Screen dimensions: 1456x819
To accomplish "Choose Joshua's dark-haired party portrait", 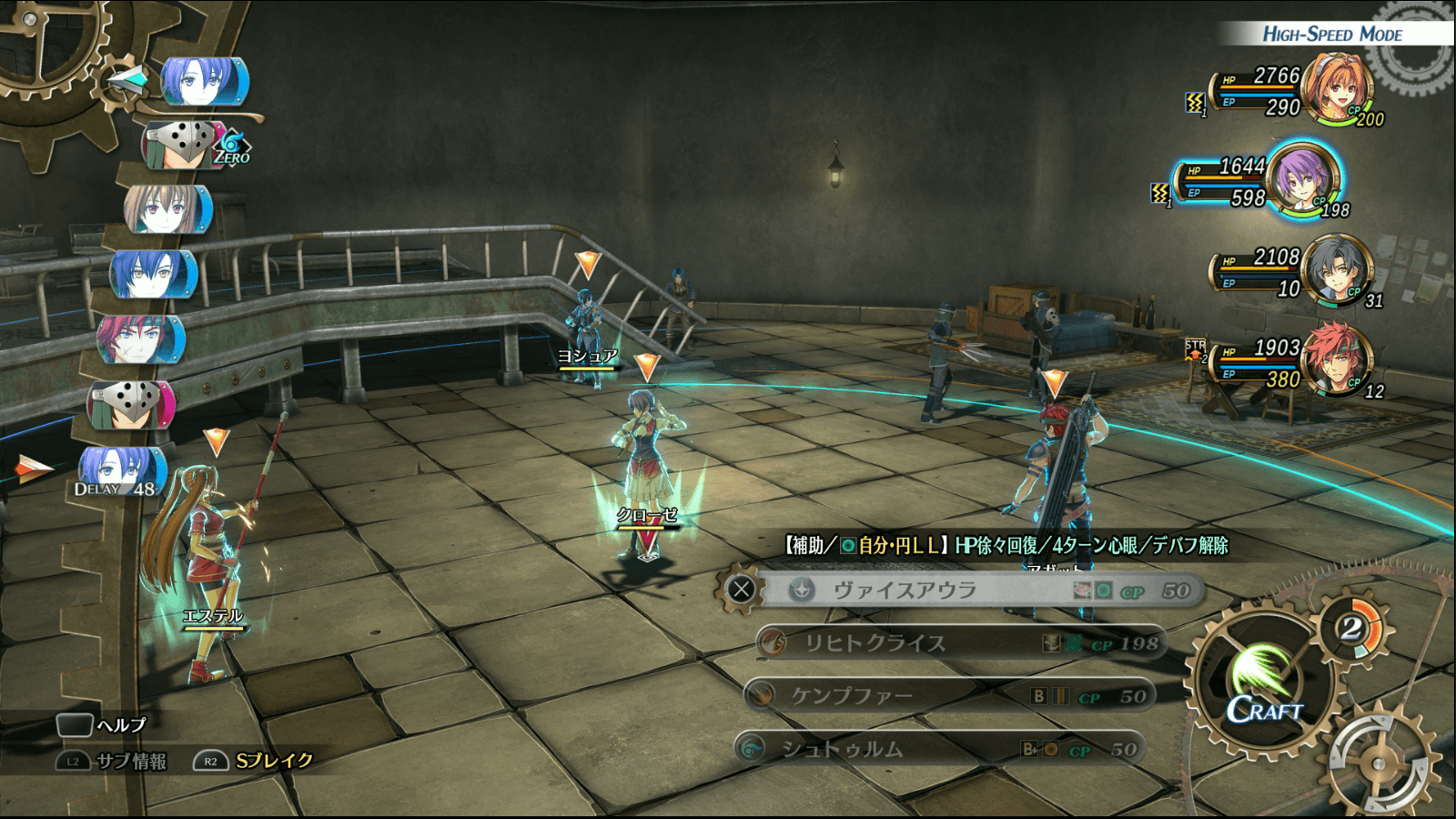I will tap(1336, 269).
